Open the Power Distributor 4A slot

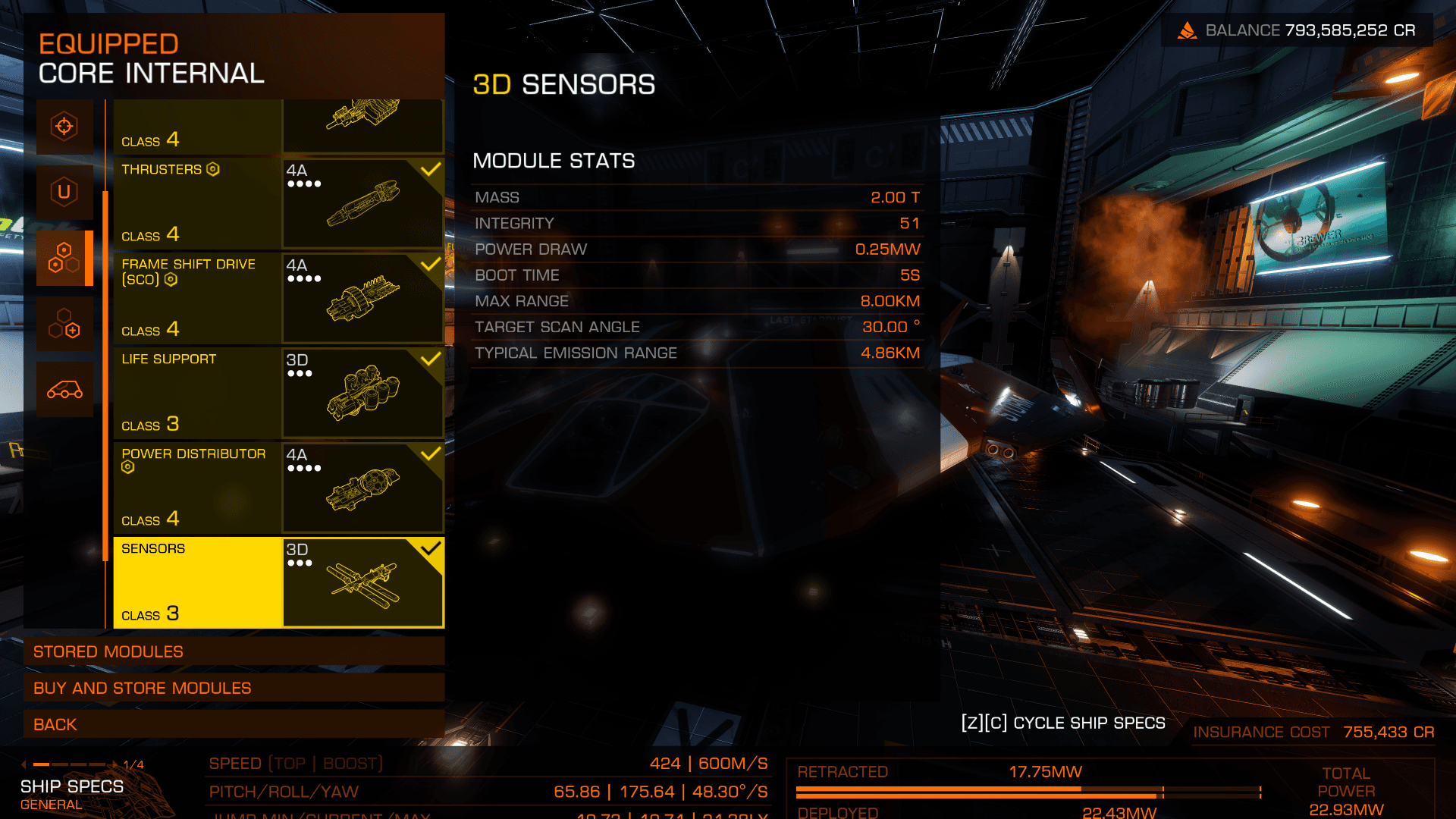tap(278, 487)
